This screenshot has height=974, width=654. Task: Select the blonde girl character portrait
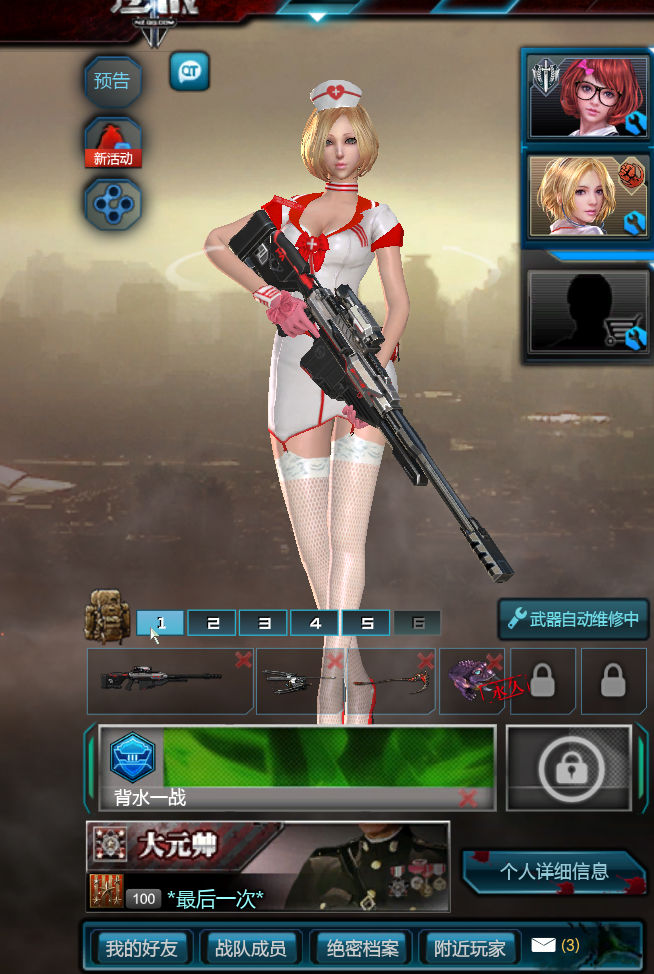(589, 197)
